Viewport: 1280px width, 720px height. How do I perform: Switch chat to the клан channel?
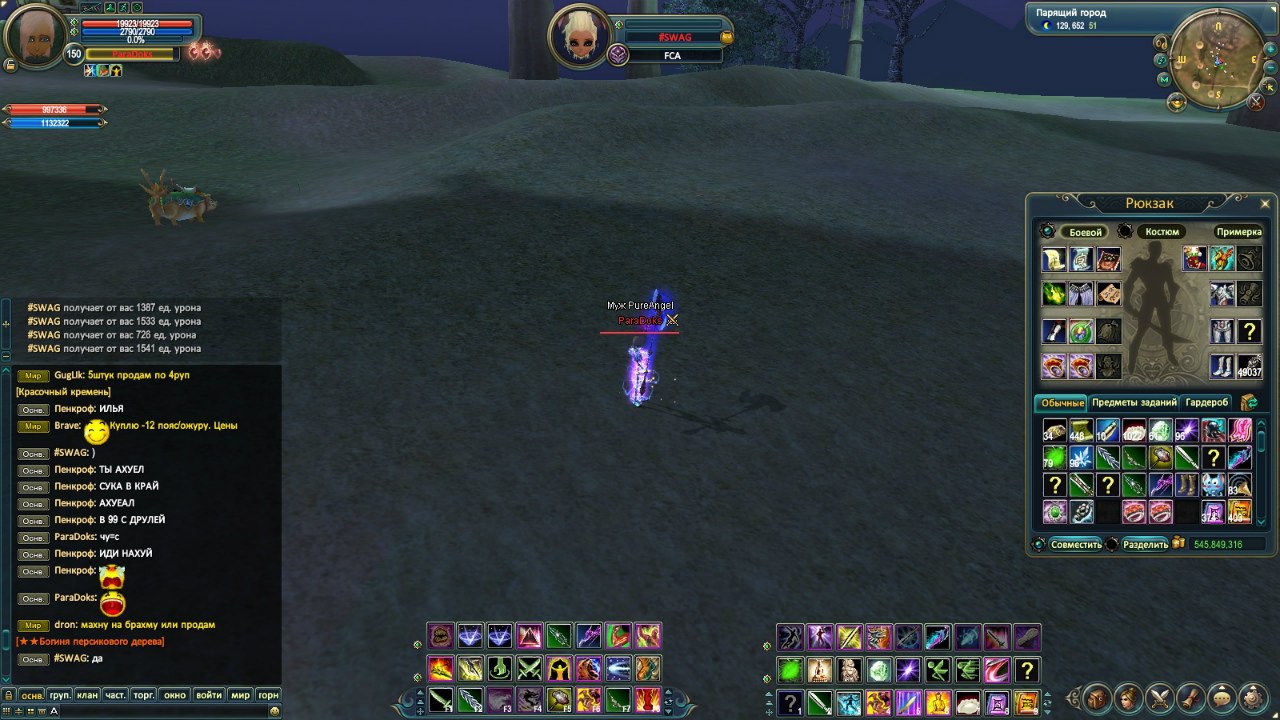87,695
